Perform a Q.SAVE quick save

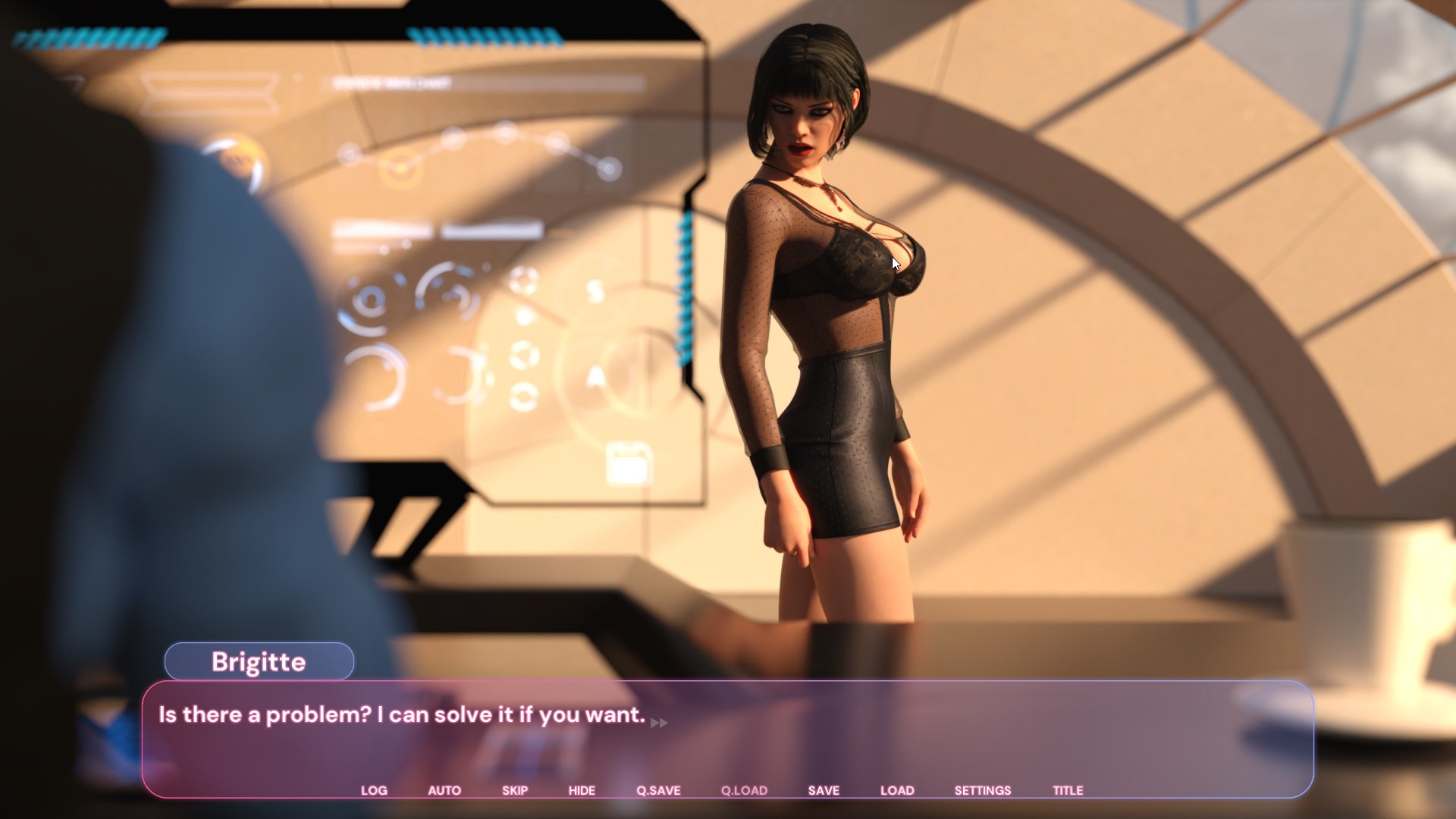(x=658, y=790)
